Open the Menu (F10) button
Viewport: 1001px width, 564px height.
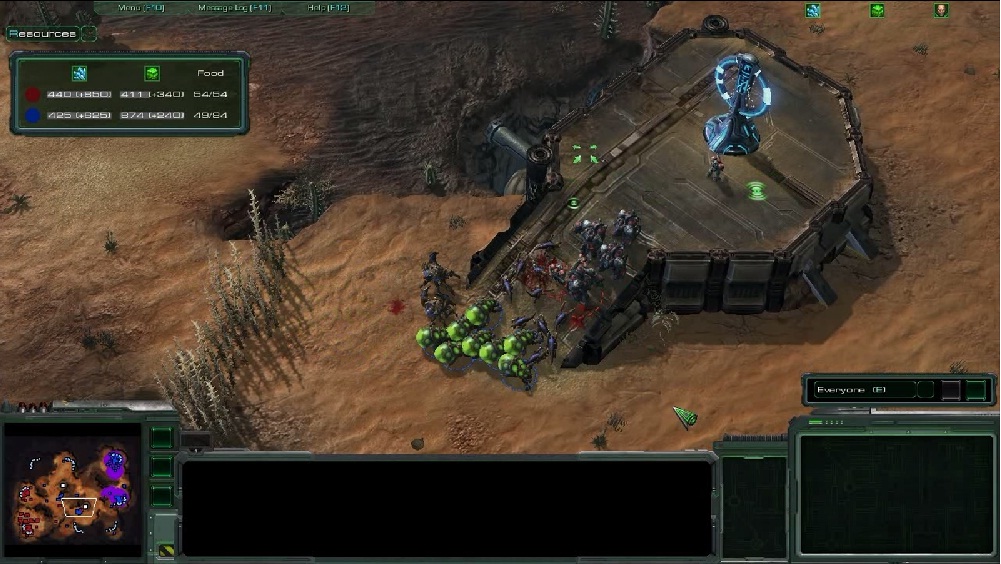pos(141,8)
